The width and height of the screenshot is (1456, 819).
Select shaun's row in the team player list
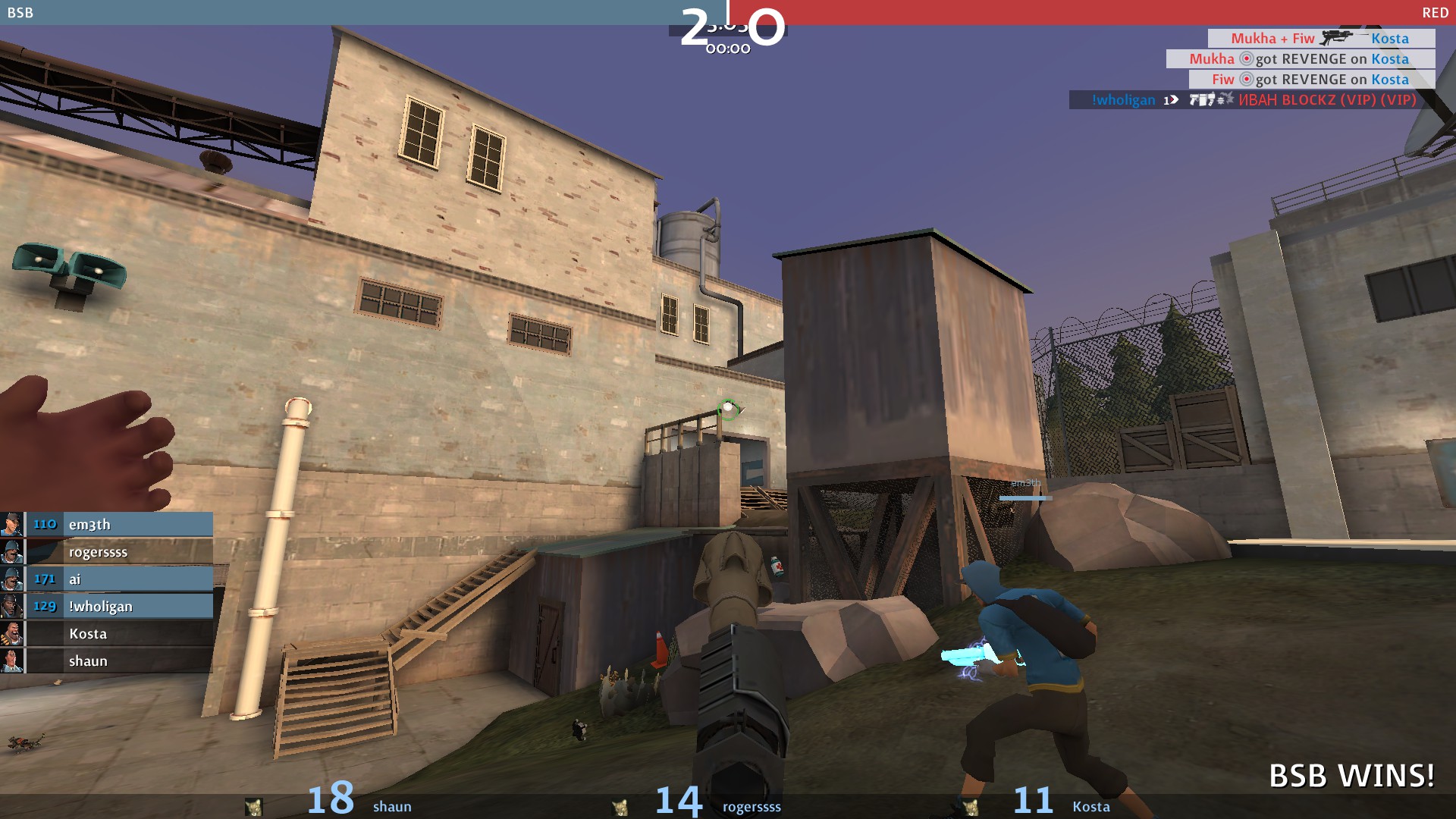click(x=106, y=661)
